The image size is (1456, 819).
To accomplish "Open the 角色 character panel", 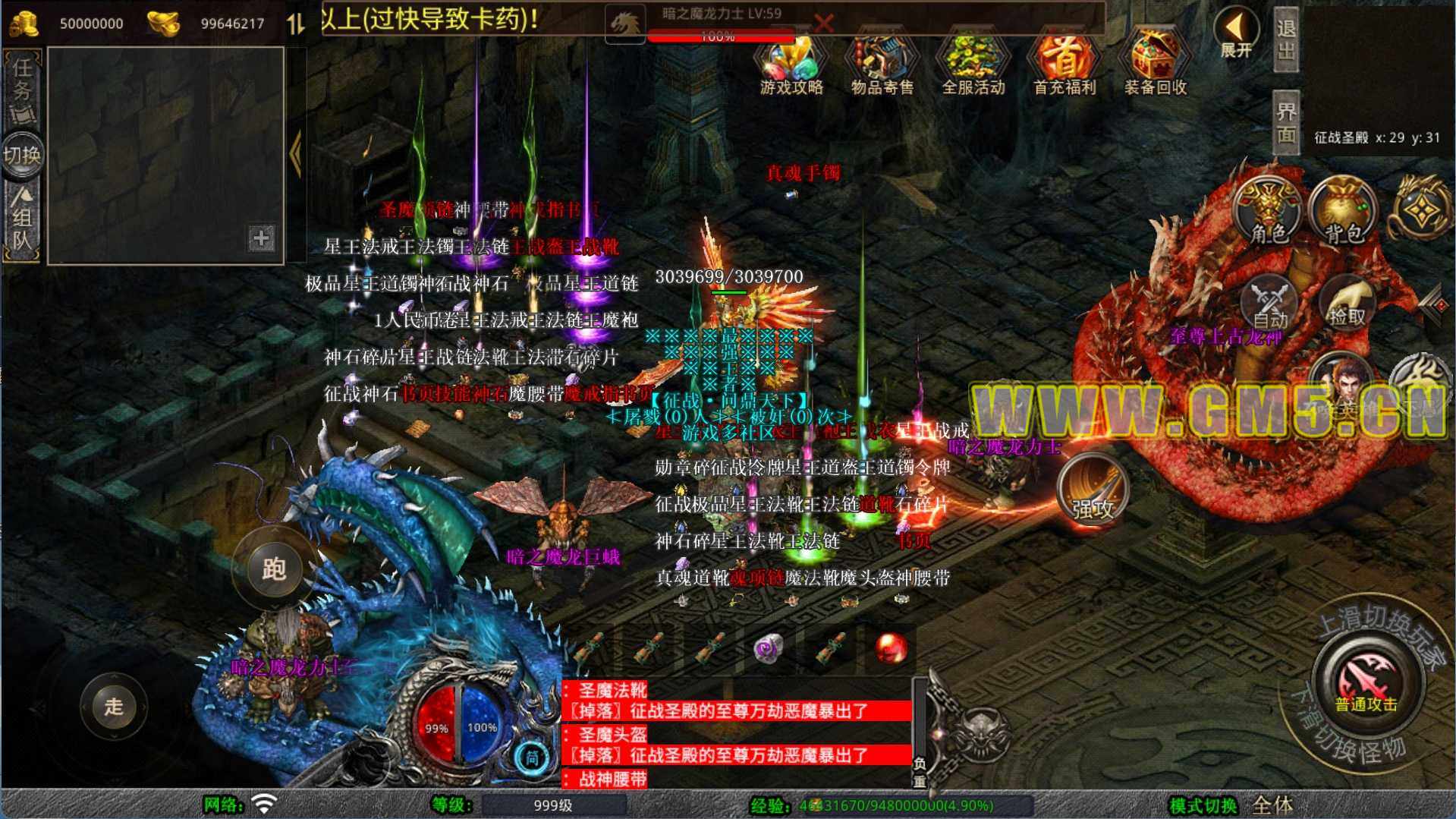I will coord(1268,214).
